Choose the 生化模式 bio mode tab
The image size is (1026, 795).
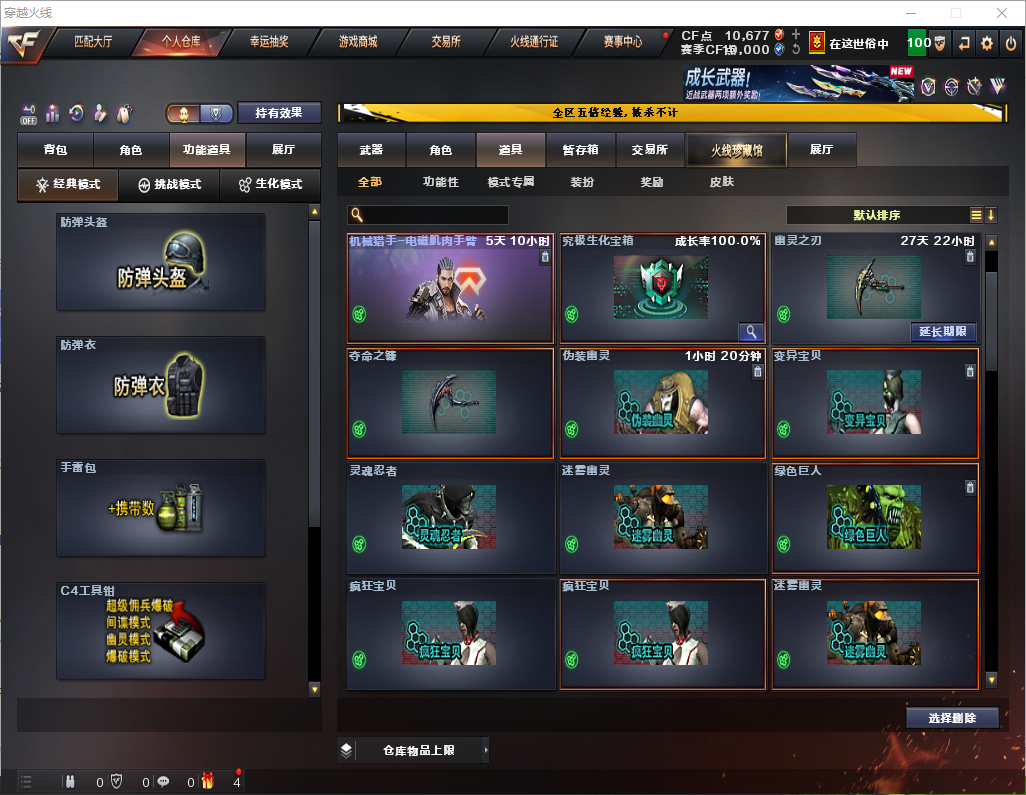(x=269, y=185)
